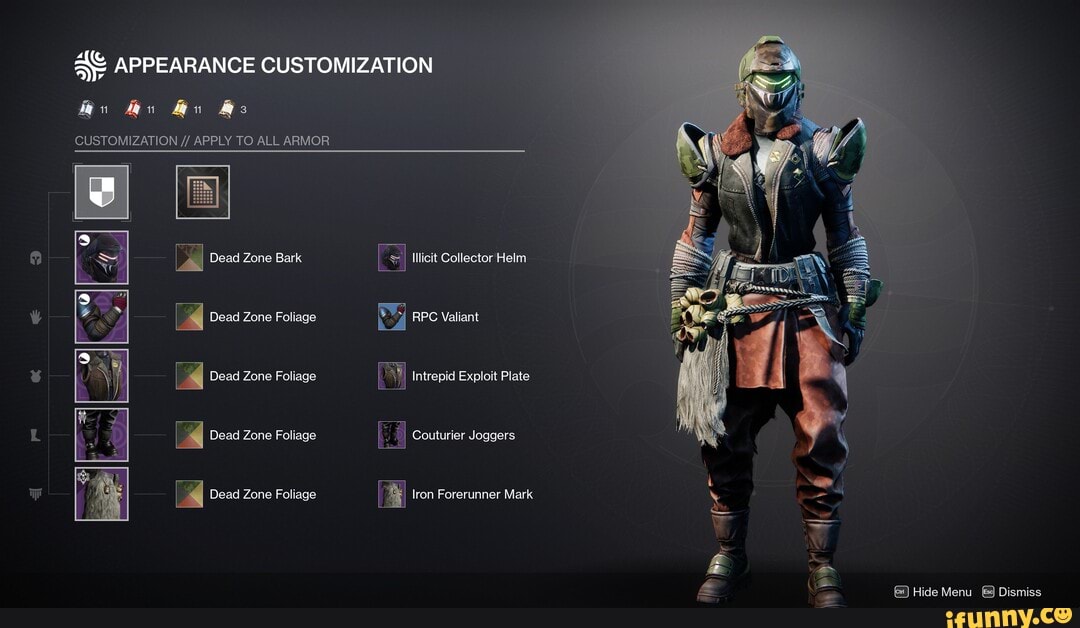
Task: Select the gauntlets armor slot icon
Action: pyautogui.click(x=101, y=316)
